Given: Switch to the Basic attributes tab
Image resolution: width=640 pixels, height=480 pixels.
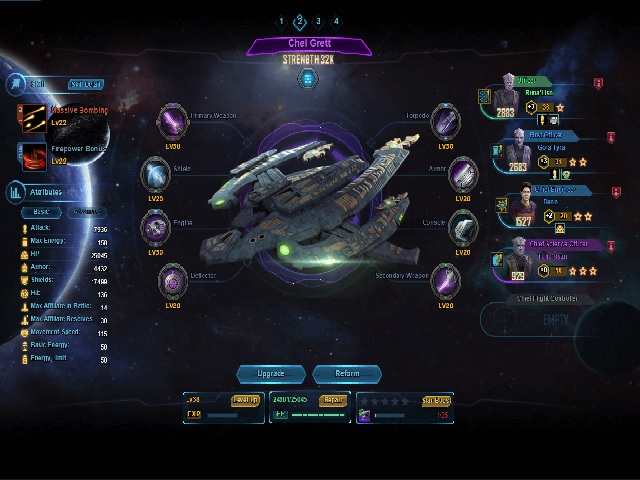Looking at the screenshot, I should pyautogui.click(x=41, y=212).
